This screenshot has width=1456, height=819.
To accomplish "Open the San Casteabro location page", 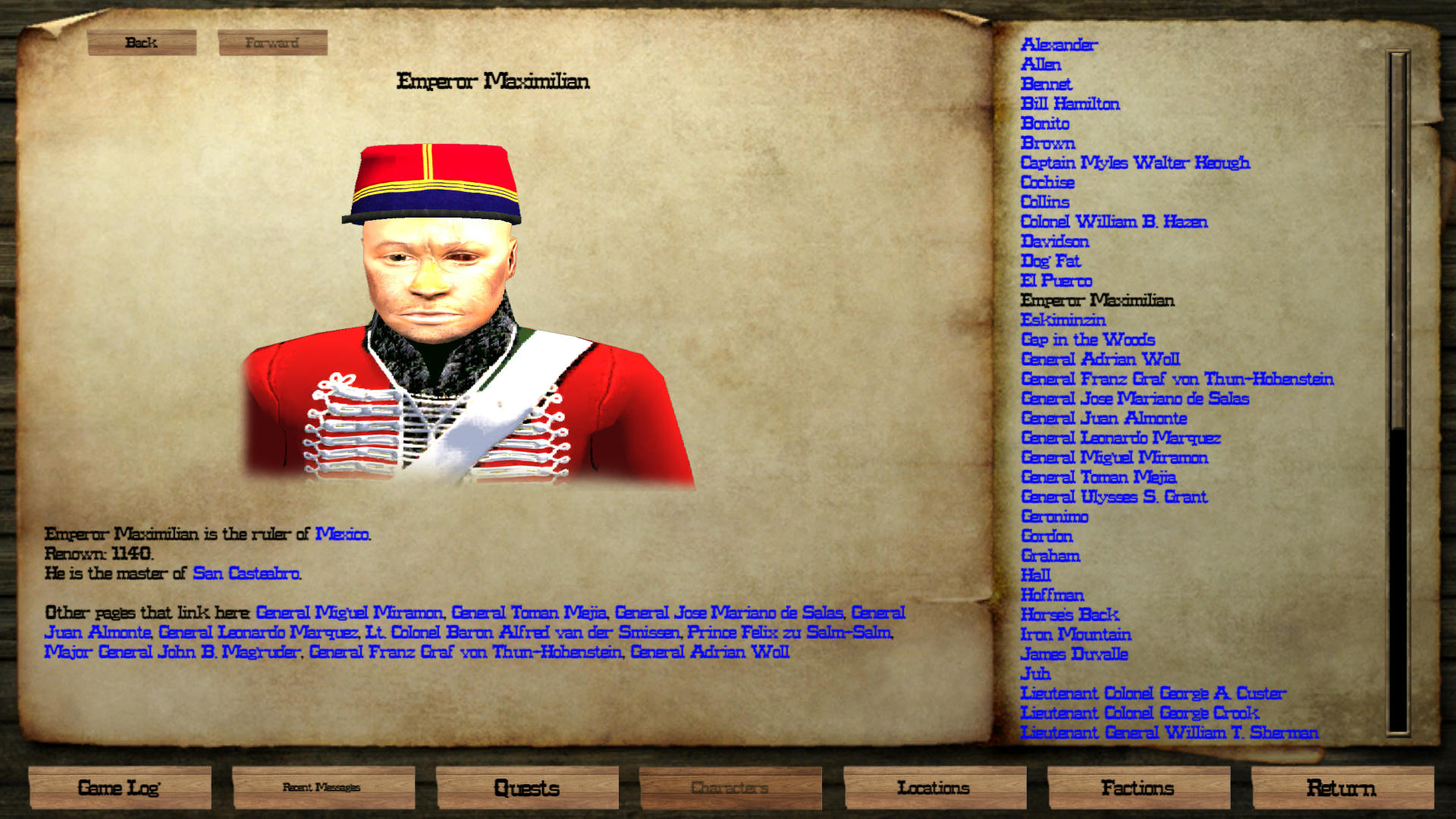I will 247,574.
